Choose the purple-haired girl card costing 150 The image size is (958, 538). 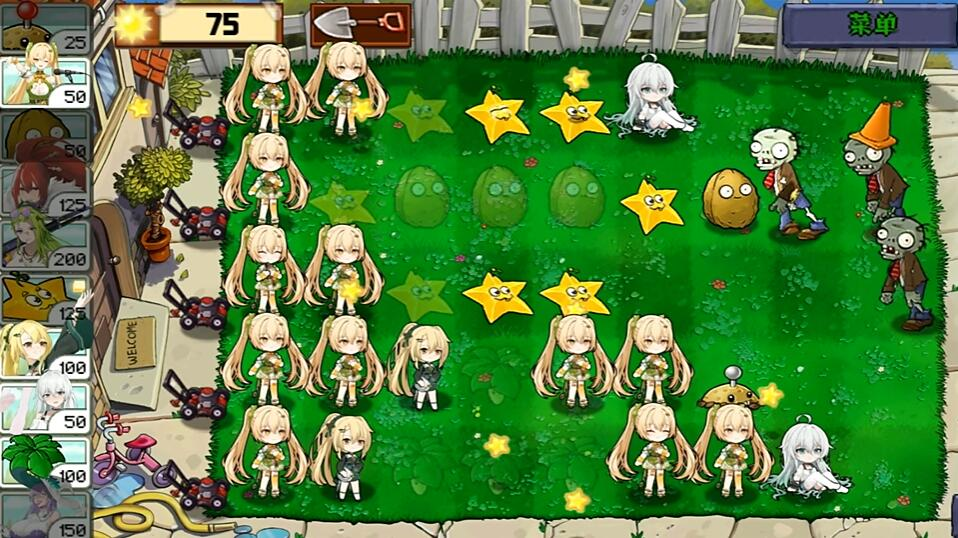(x=45, y=514)
